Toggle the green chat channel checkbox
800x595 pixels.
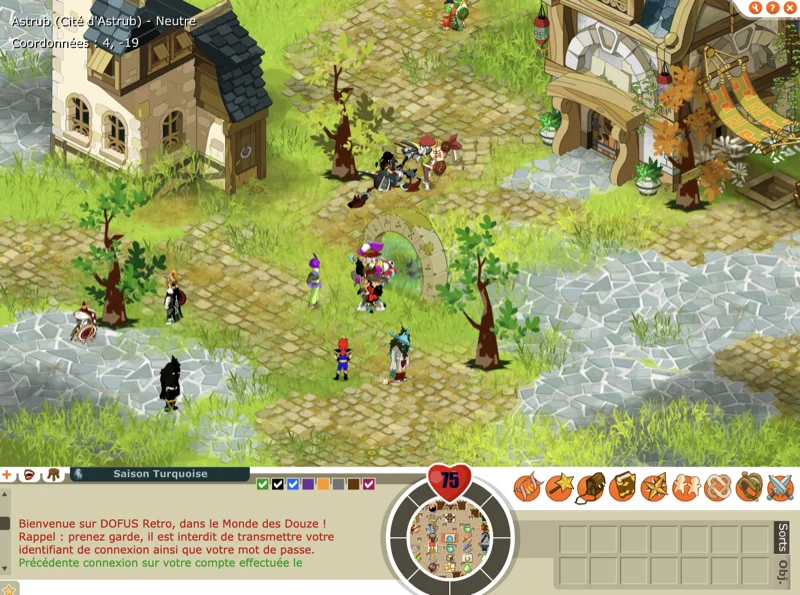(x=262, y=484)
